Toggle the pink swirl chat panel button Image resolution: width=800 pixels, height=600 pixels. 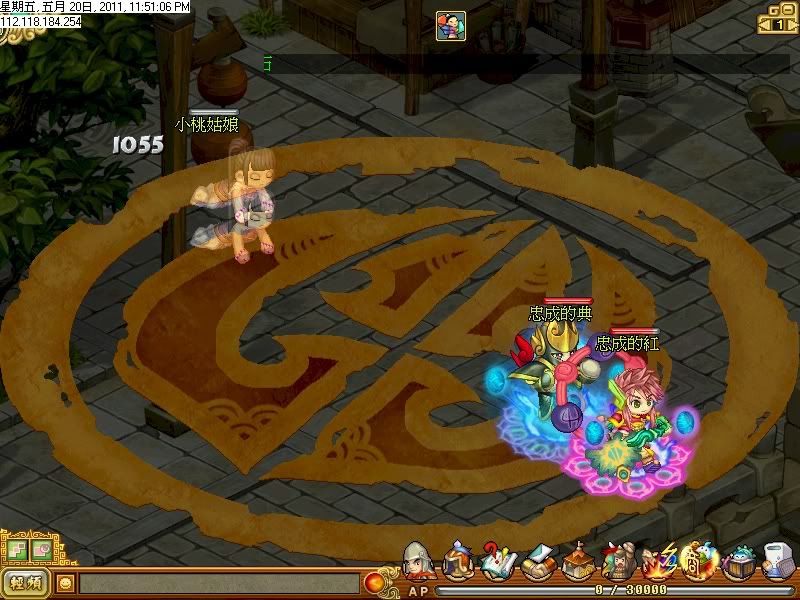point(41,549)
